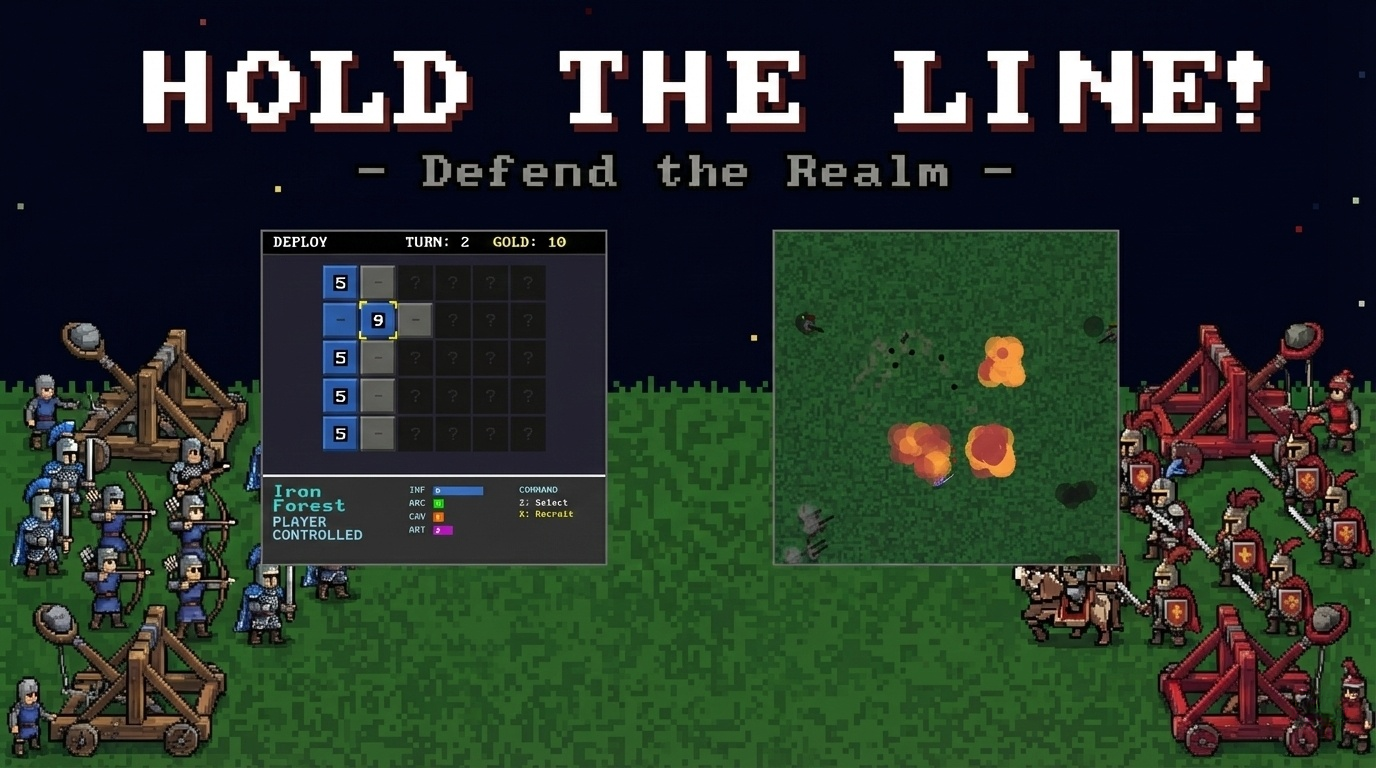Select the bottom infantry tile showing 5
The image size is (1376, 768).
click(x=339, y=434)
